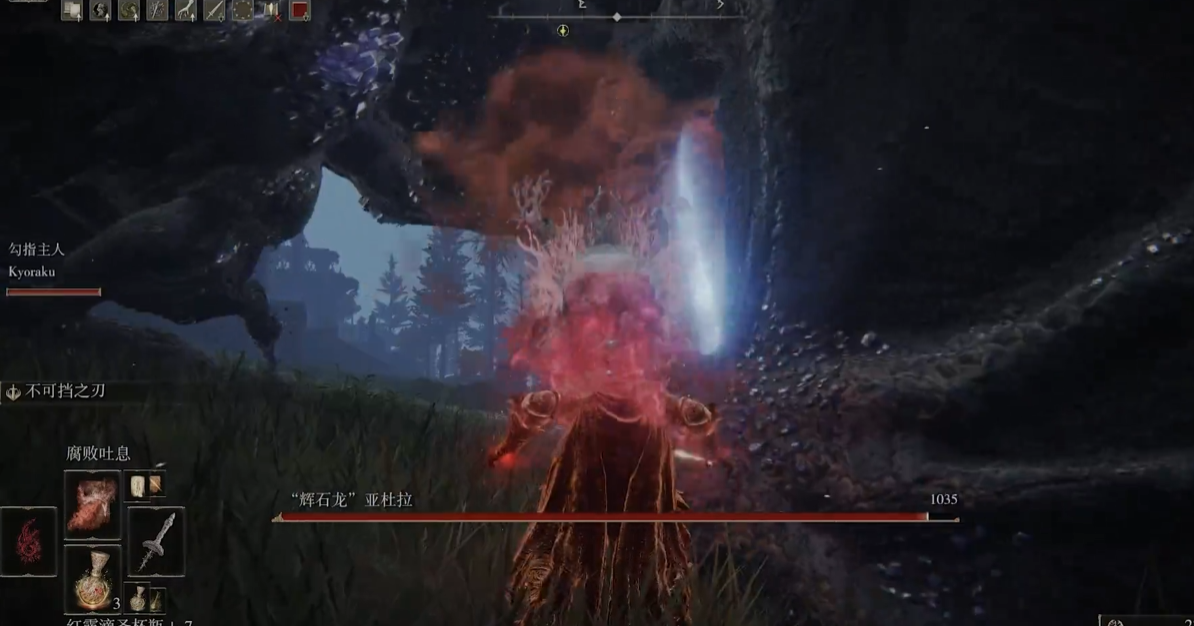Click the stacked scrolls buff icon
This screenshot has width=1194, height=626.
(72, 11)
